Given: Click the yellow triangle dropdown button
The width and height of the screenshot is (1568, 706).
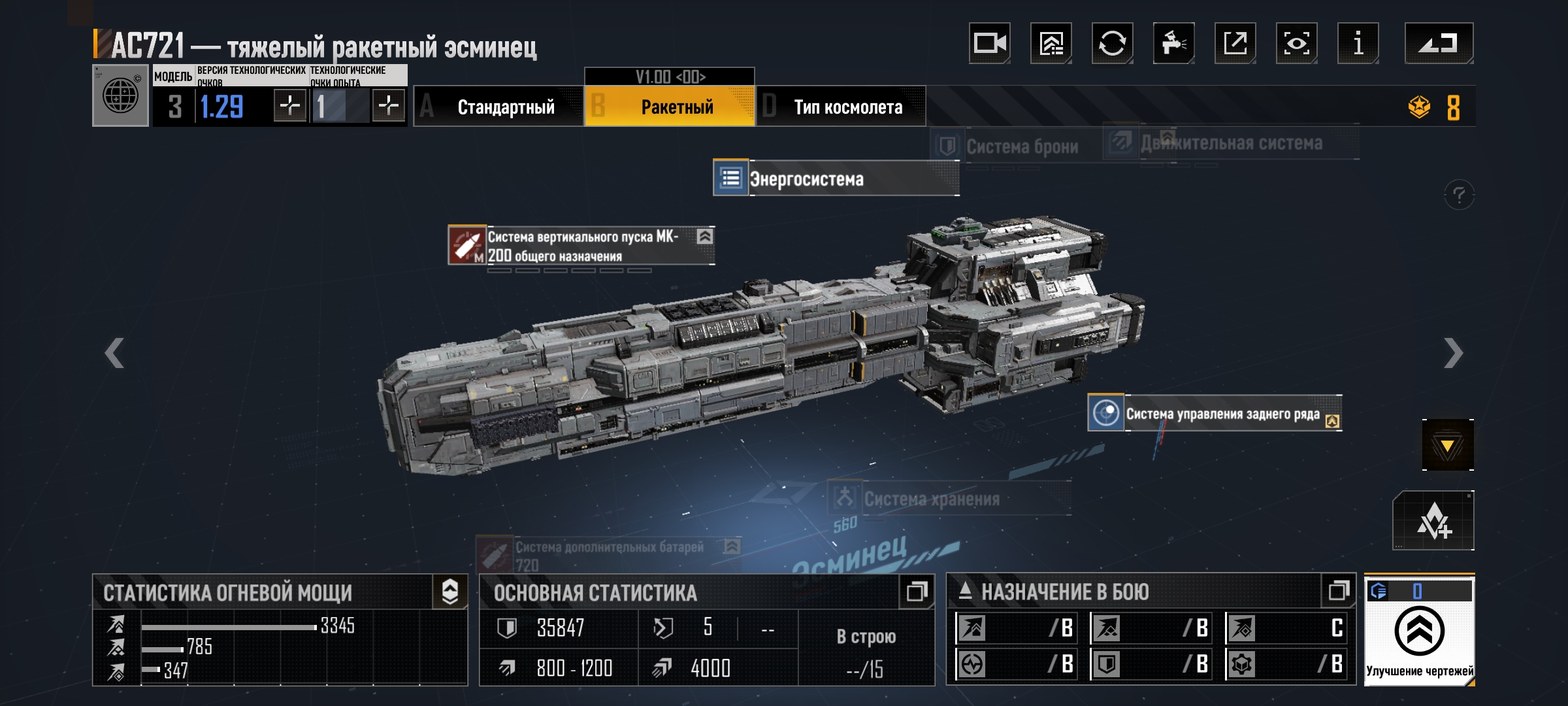Looking at the screenshot, I should tap(1447, 446).
